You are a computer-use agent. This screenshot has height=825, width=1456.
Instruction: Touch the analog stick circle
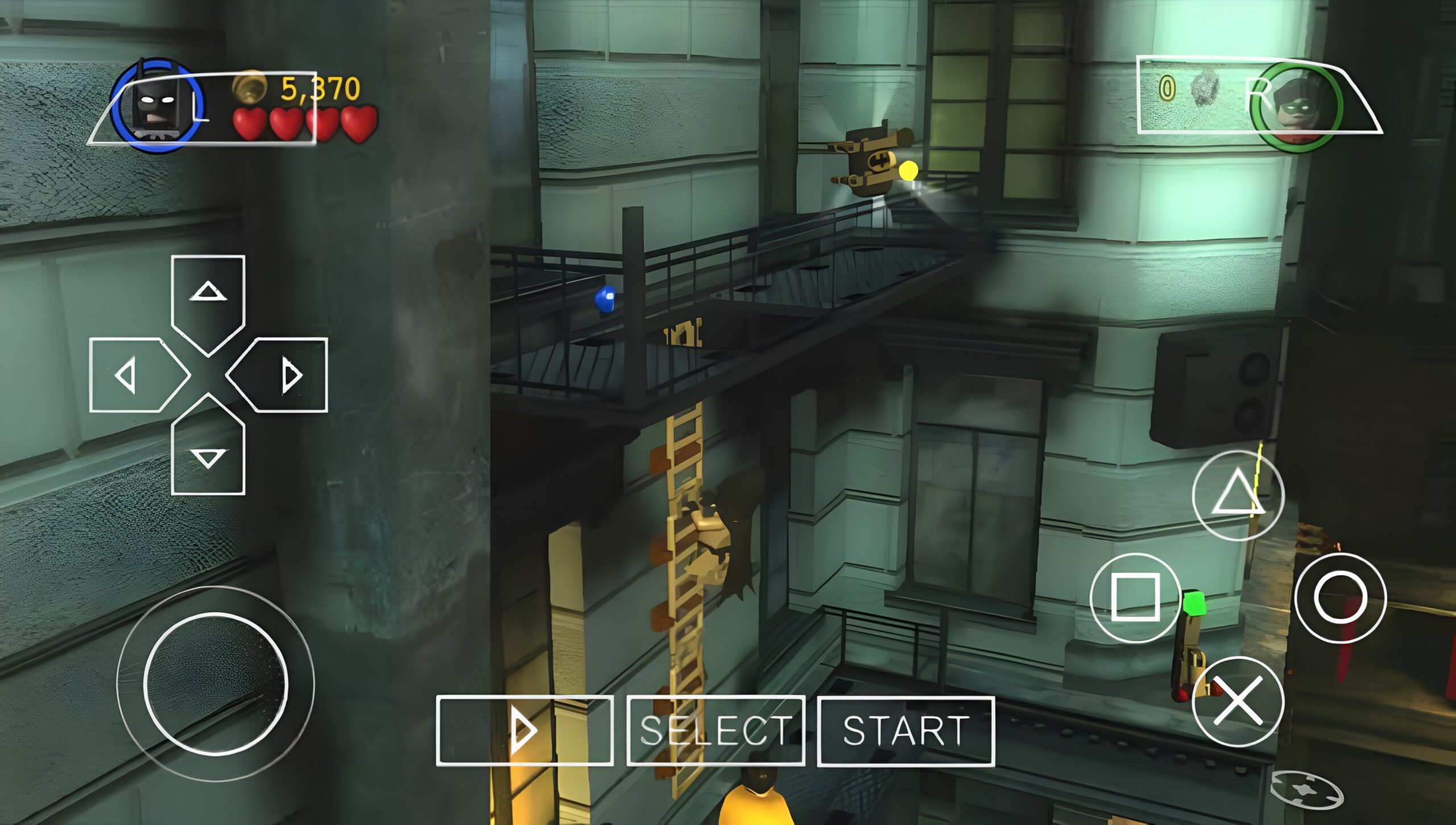(x=216, y=683)
